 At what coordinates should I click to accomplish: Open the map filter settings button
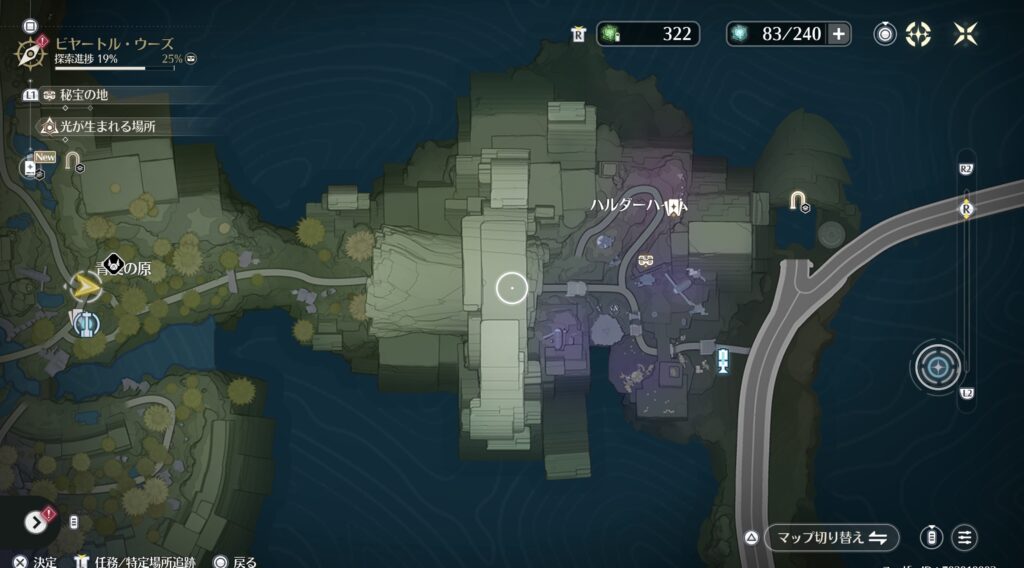[x=965, y=537]
